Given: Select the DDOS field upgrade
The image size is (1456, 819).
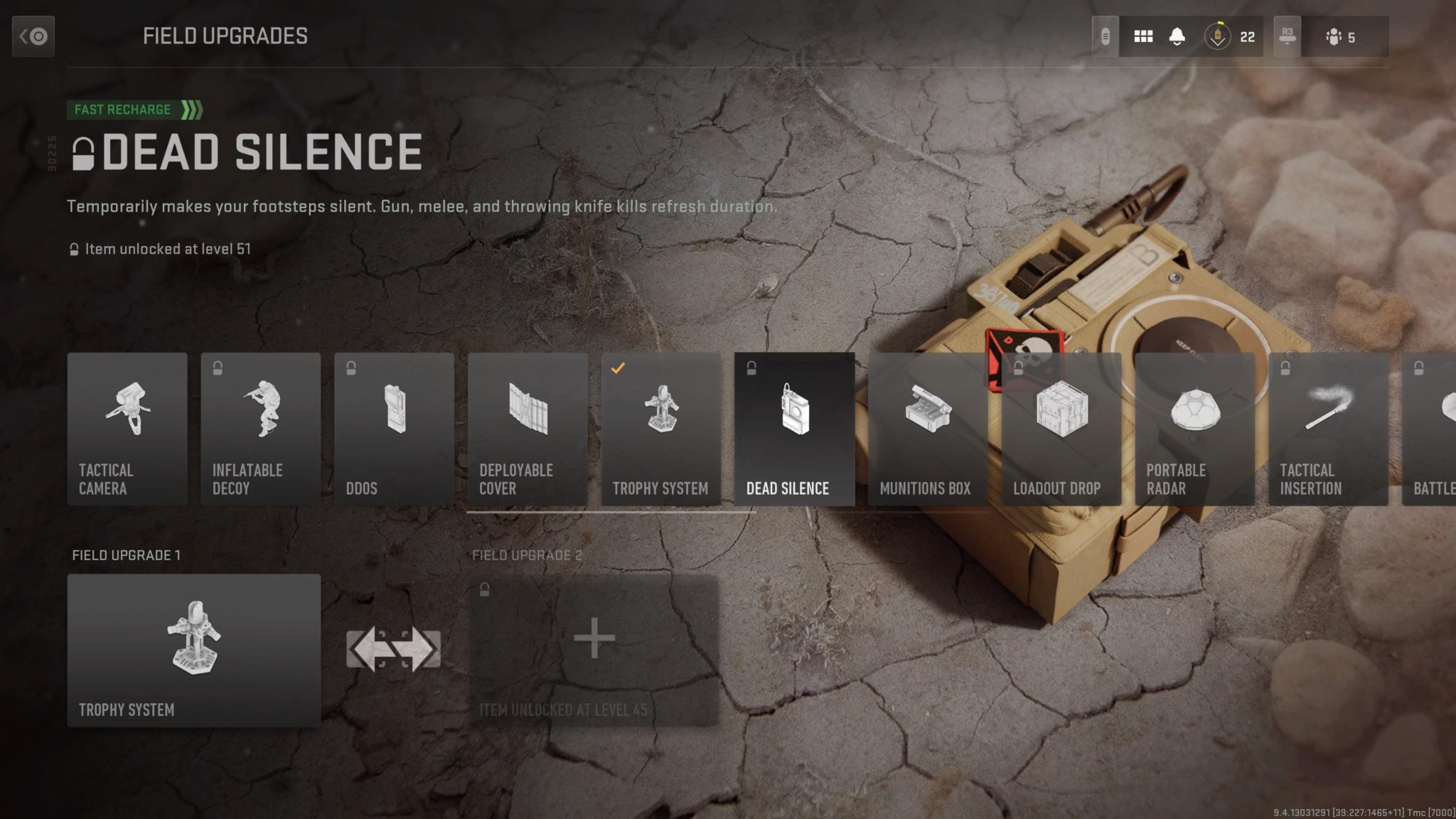Looking at the screenshot, I should pos(394,429).
